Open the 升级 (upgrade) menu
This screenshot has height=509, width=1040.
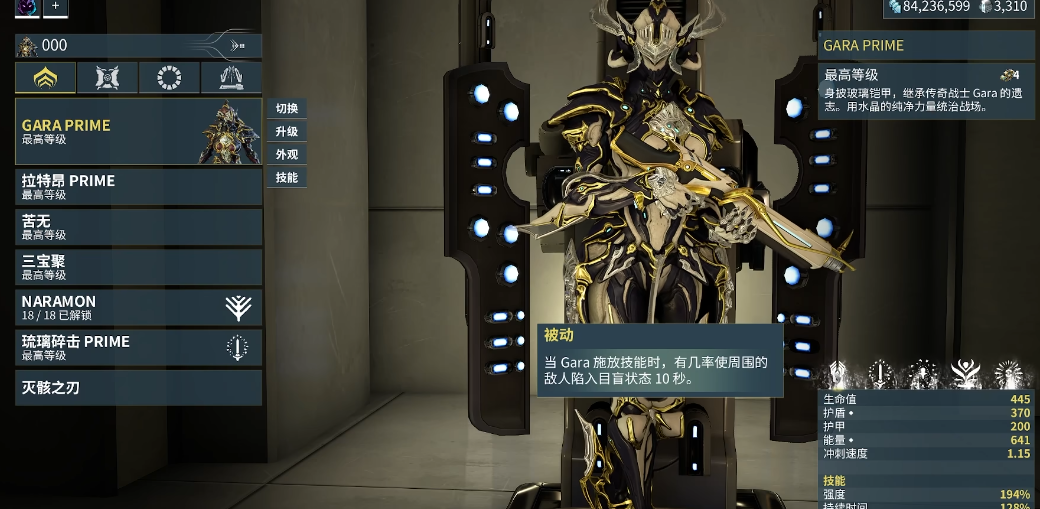click(287, 132)
